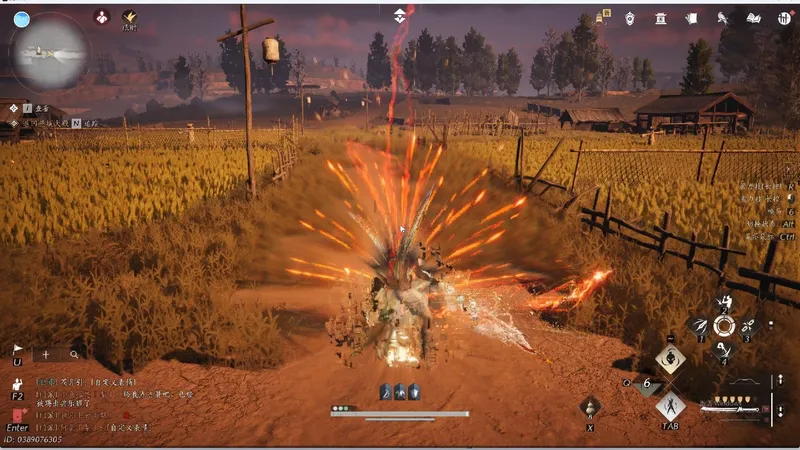Open the round main menu icon with red dot
The image size is (800, 450).
coord(782,18)
